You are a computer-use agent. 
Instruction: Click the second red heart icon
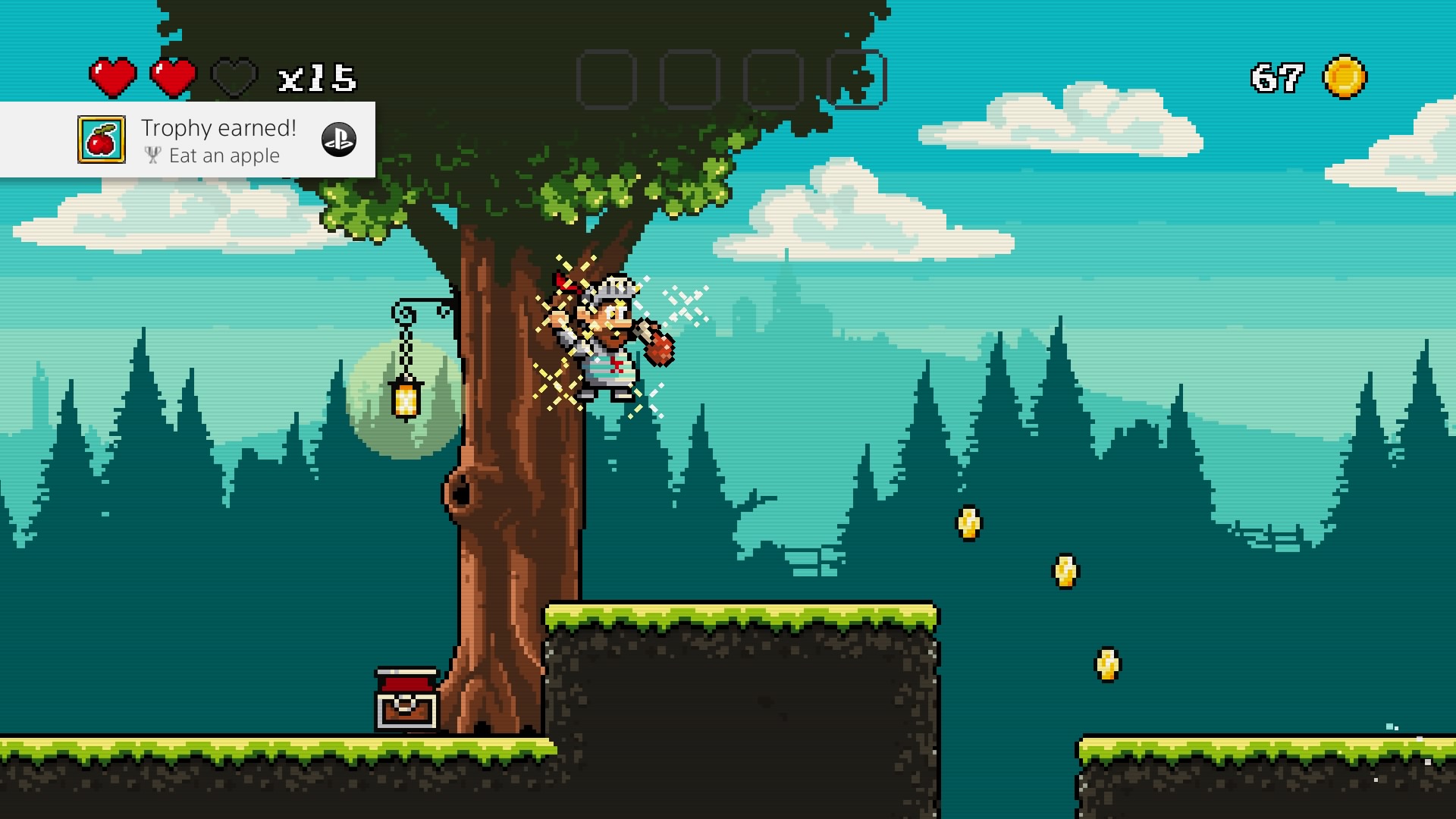pos(172,77)
